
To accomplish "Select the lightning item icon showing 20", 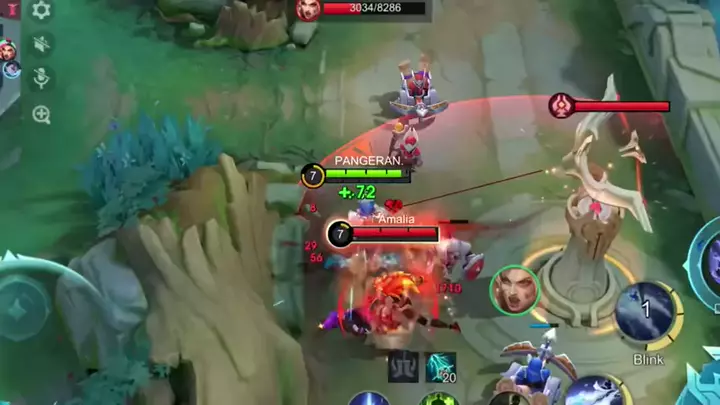I will (440, 367).
